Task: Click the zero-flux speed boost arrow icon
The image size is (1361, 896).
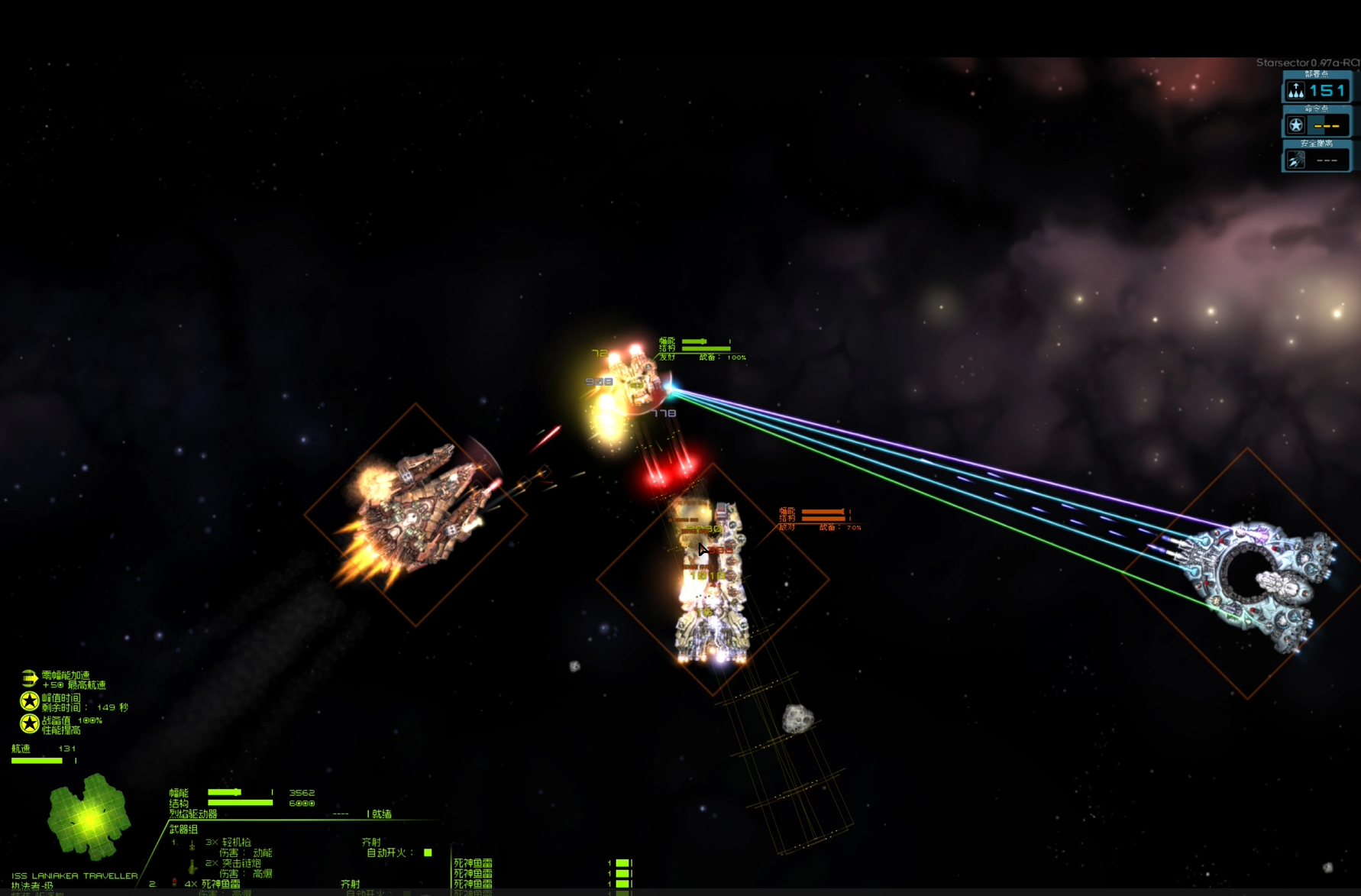Action: 29,678
